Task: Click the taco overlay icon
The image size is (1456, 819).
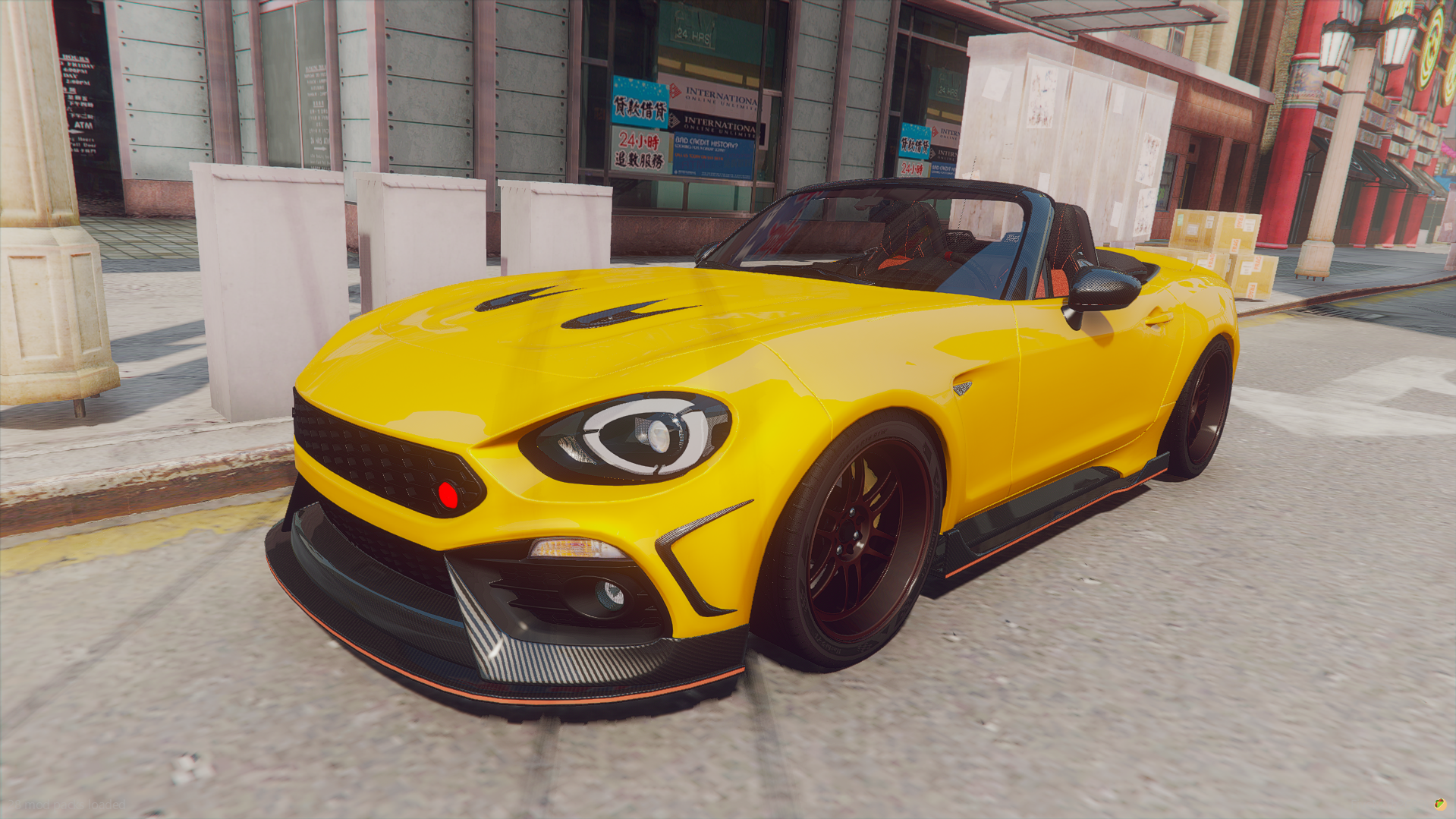Action: (x=1439, y=804)
